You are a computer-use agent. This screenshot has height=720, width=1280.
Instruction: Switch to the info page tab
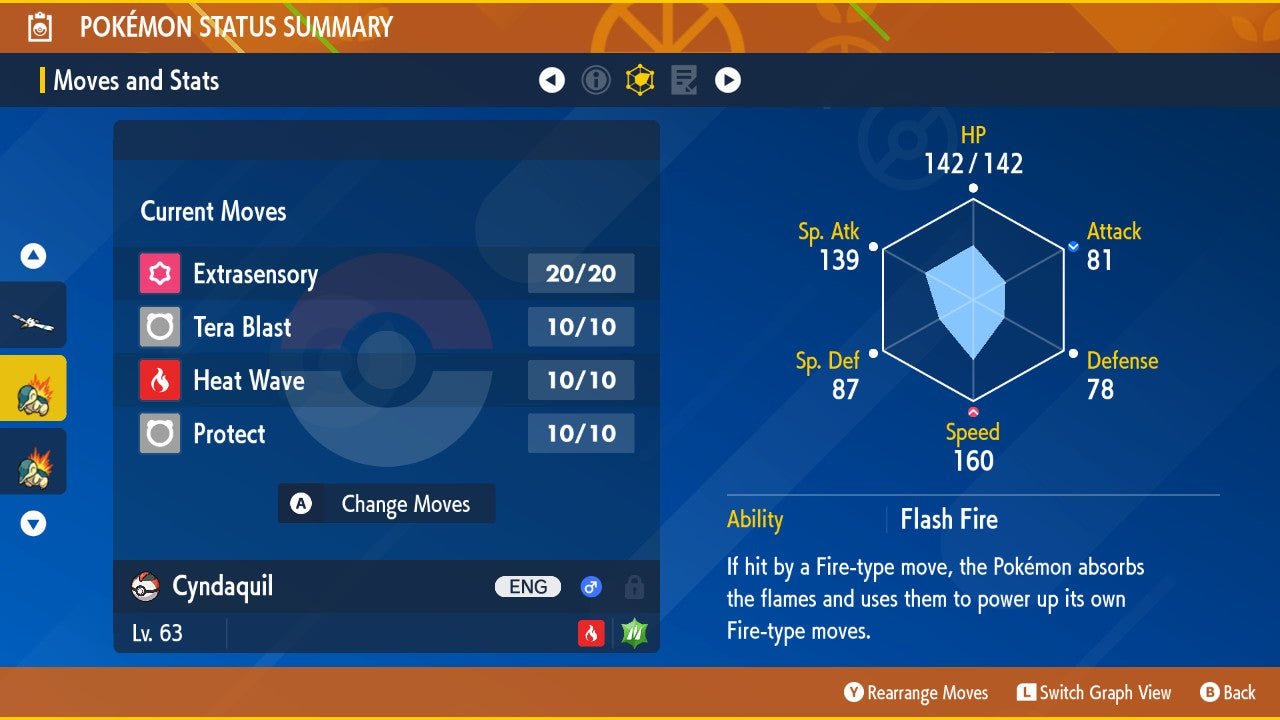596,80
